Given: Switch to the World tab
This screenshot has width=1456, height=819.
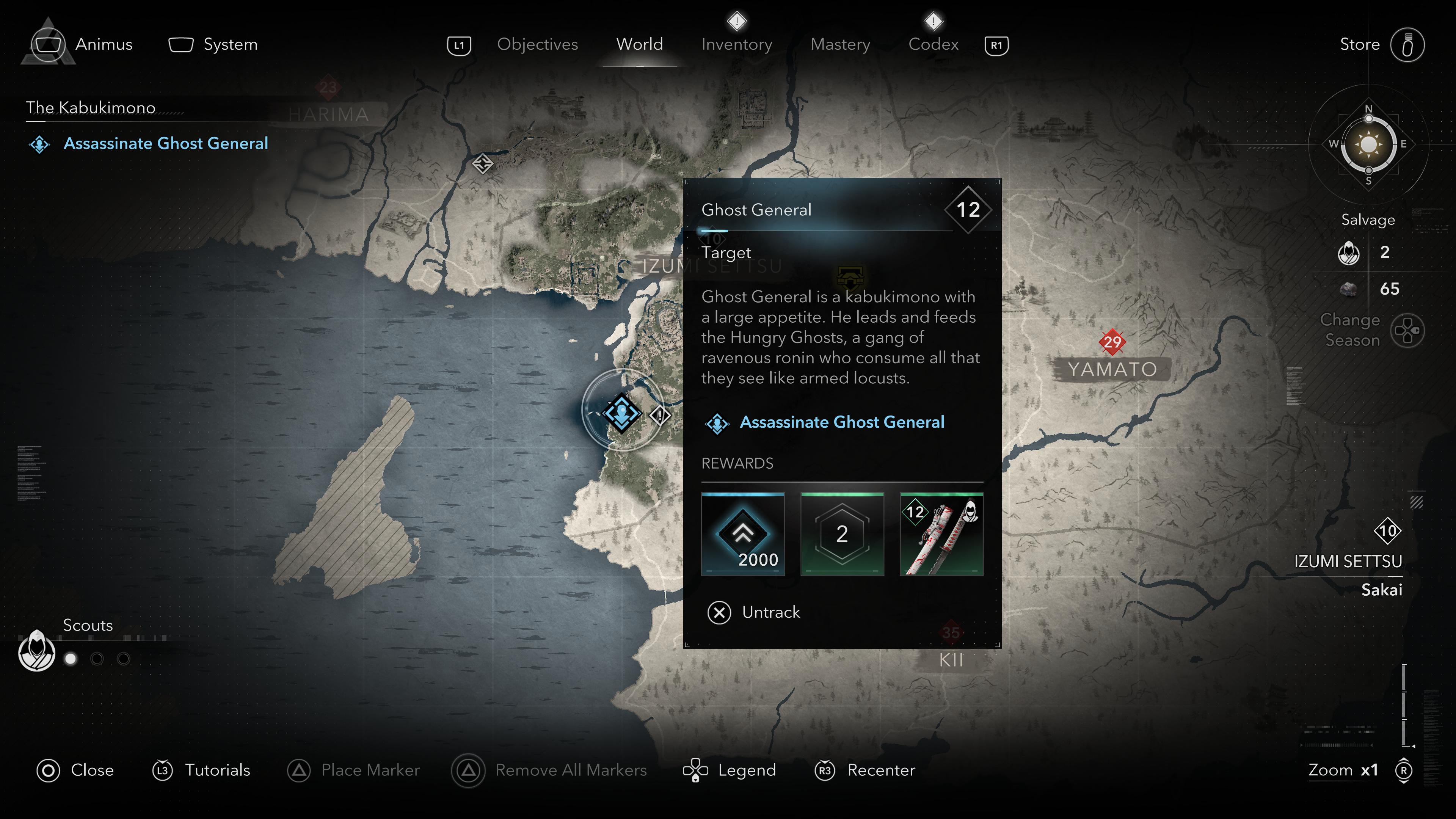Looking at the screenshot, I should pyautogui.click(x=639, y=44).
